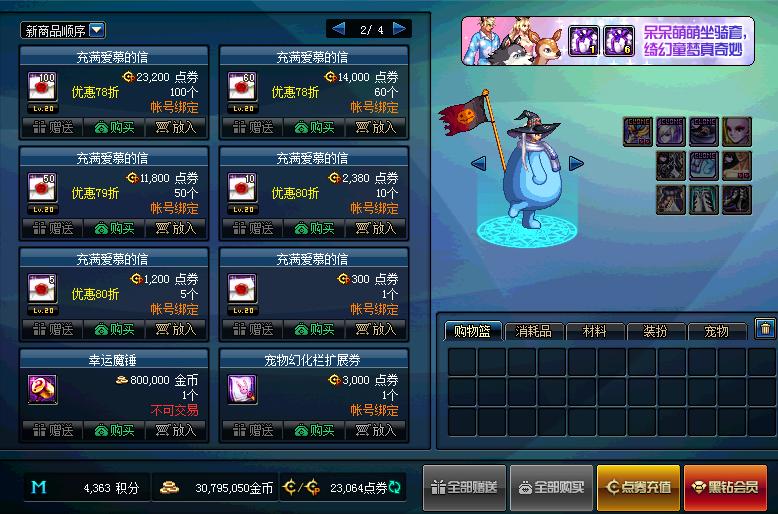Buy the 23,200 点券 love letter pack
778x514 pixels.
[114, 127]
